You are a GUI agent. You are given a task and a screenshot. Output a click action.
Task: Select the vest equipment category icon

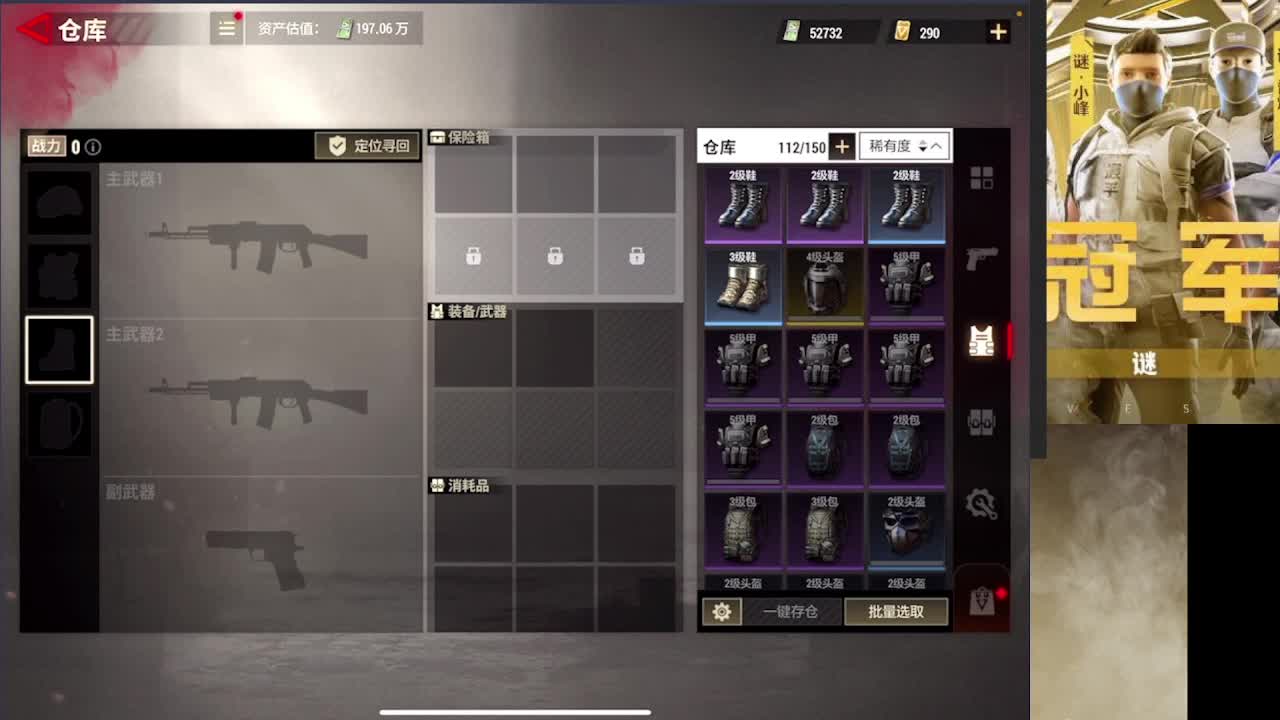pos(983,341)
